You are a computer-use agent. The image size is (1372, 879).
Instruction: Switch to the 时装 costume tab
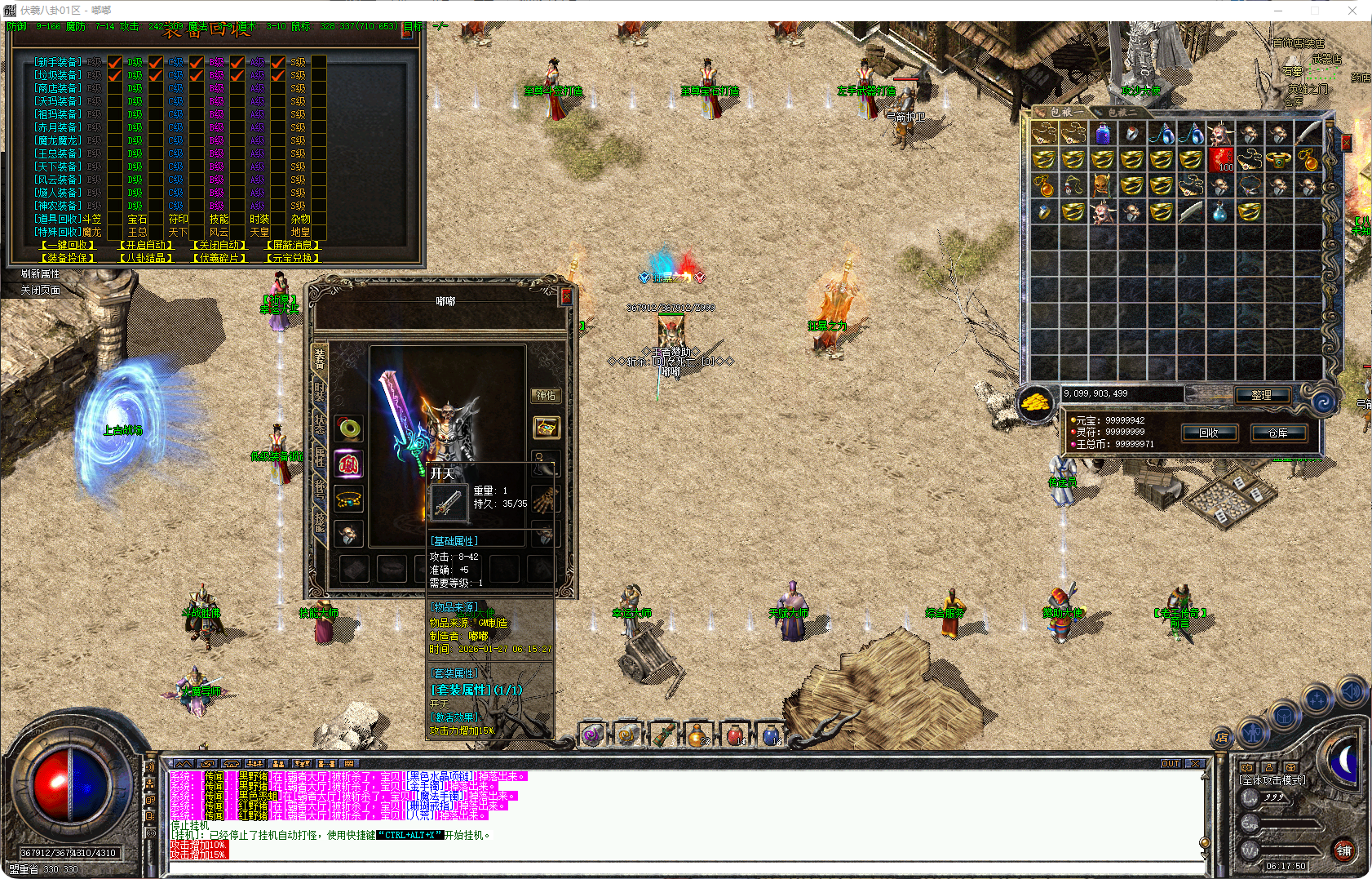(x=320, y=391)
